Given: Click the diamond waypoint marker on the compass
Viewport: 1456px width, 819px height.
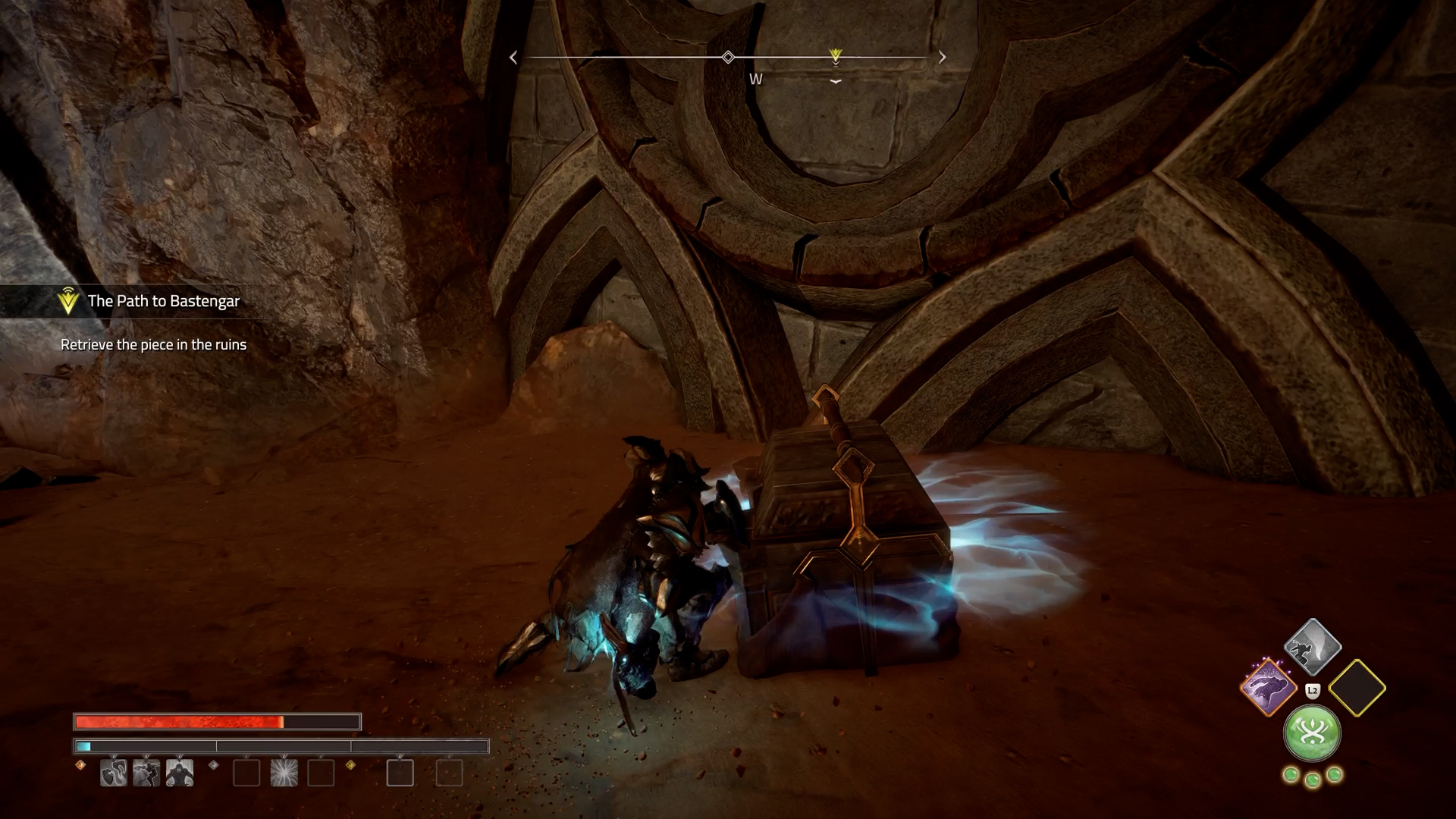Looking at the screenshot, I should [728, 57].
